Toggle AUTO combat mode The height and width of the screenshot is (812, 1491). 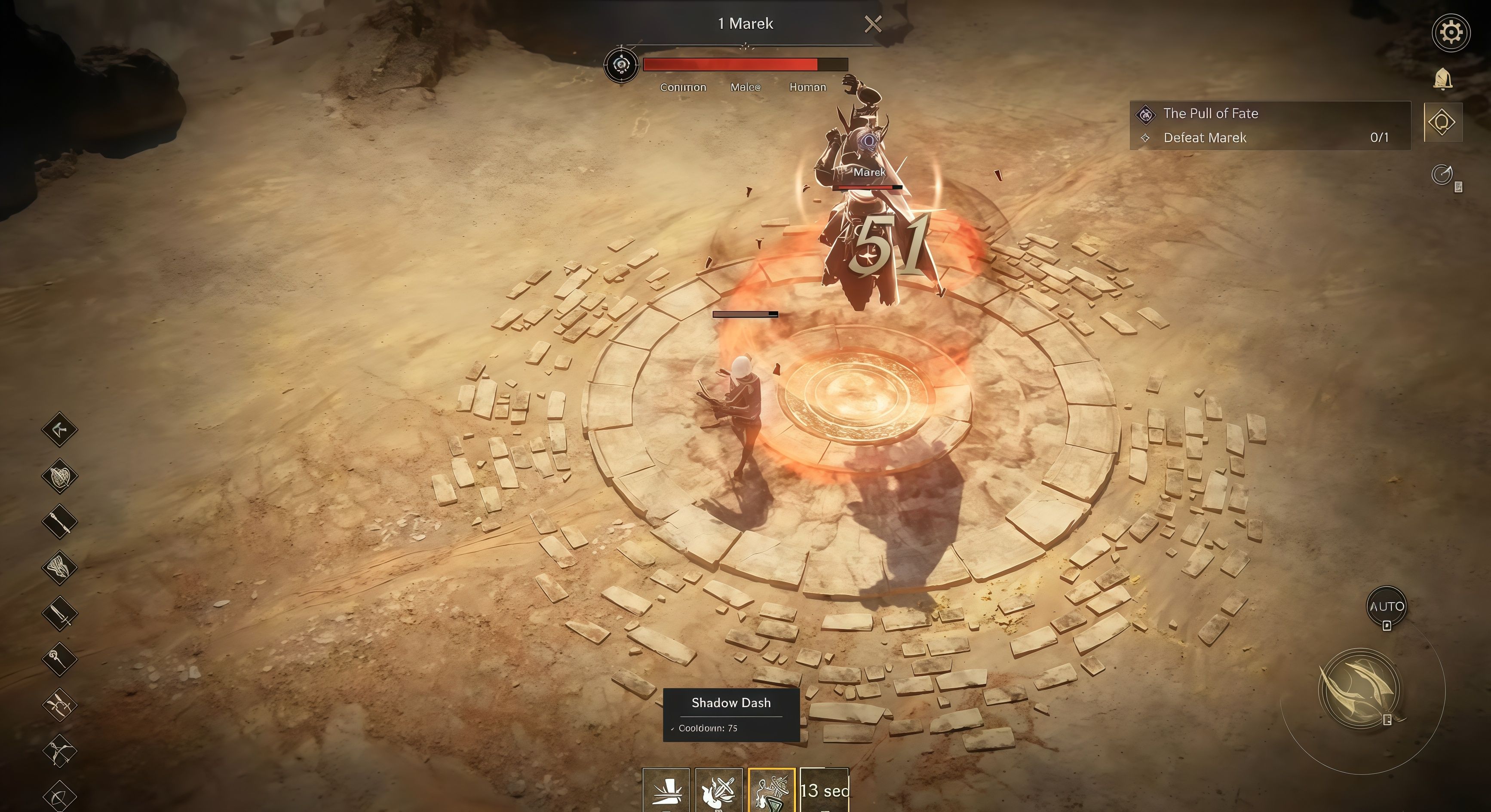point(1386,606)
